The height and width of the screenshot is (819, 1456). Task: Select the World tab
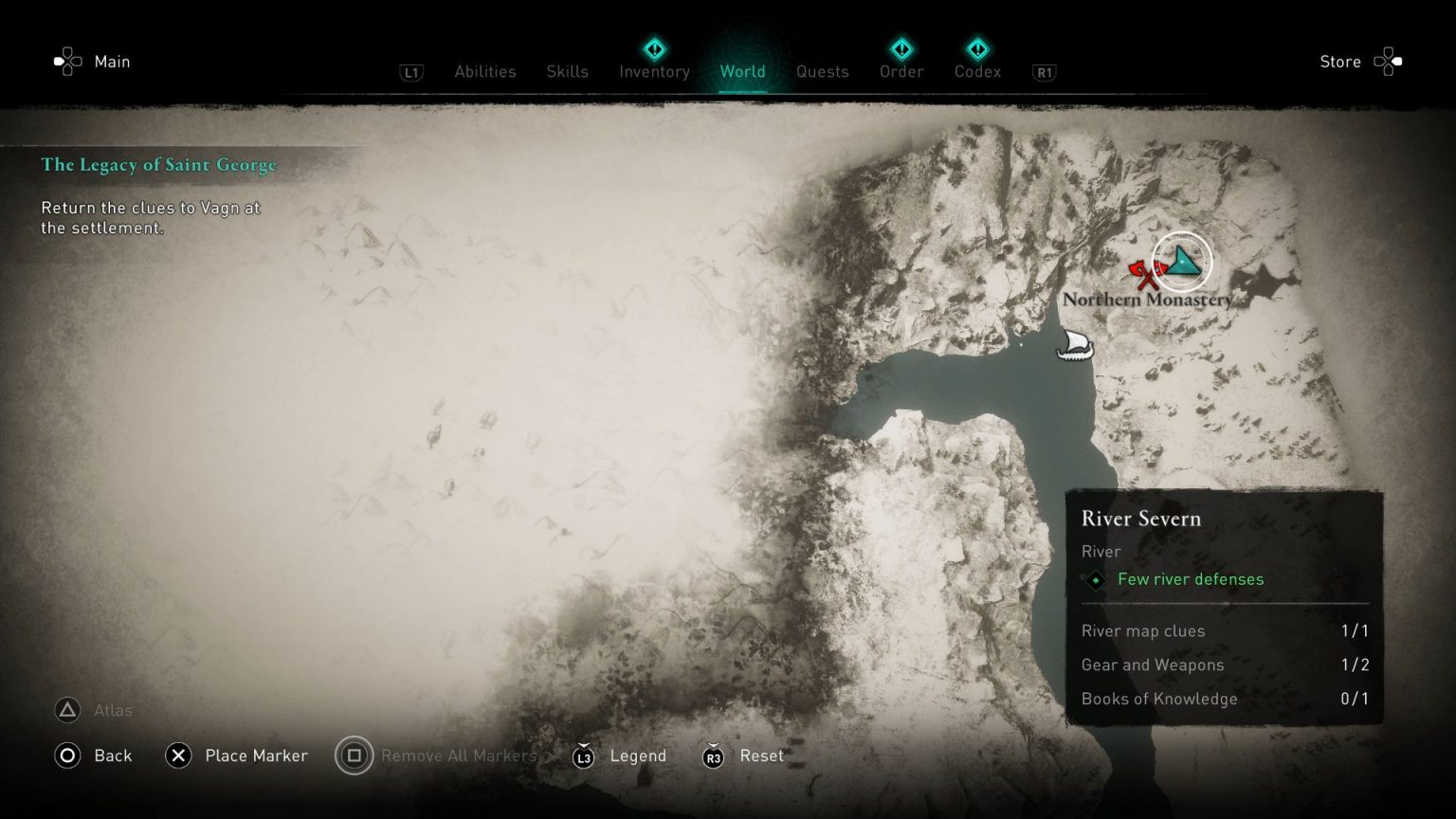tap(742, 71)
